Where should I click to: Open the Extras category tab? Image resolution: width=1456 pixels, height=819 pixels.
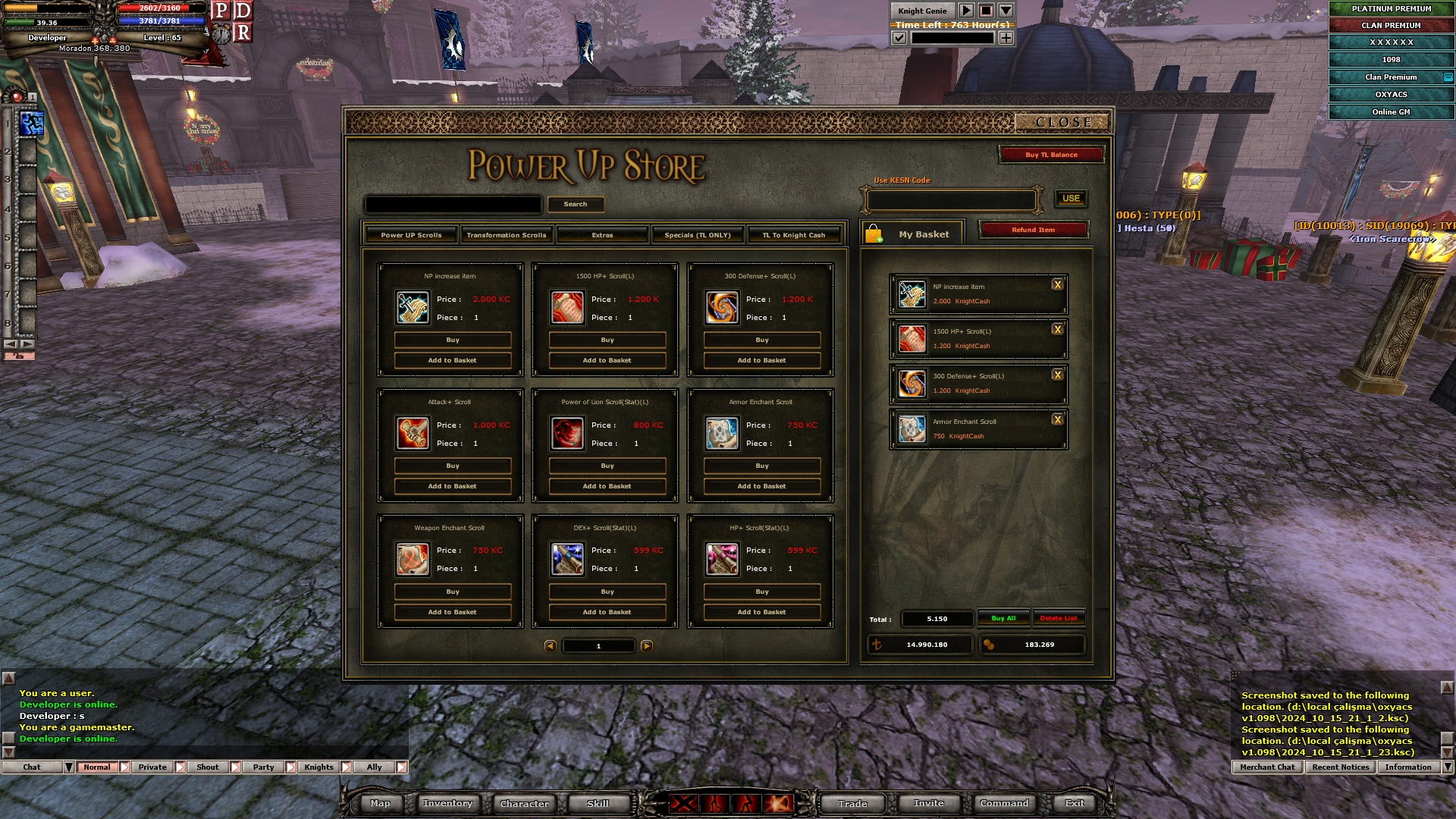[x=602, y=235]
